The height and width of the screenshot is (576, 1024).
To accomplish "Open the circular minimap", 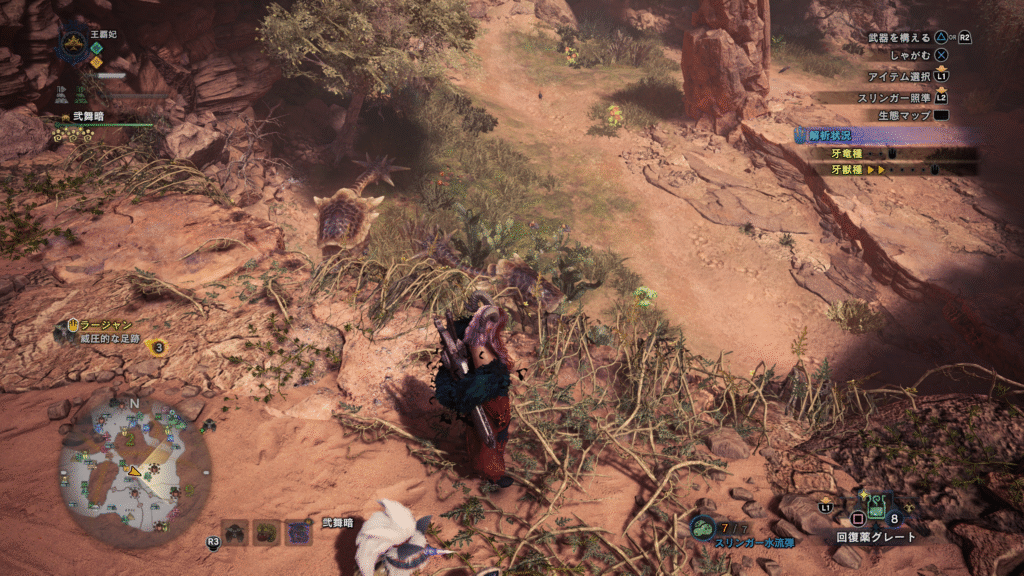I will (x=136, y=470).
